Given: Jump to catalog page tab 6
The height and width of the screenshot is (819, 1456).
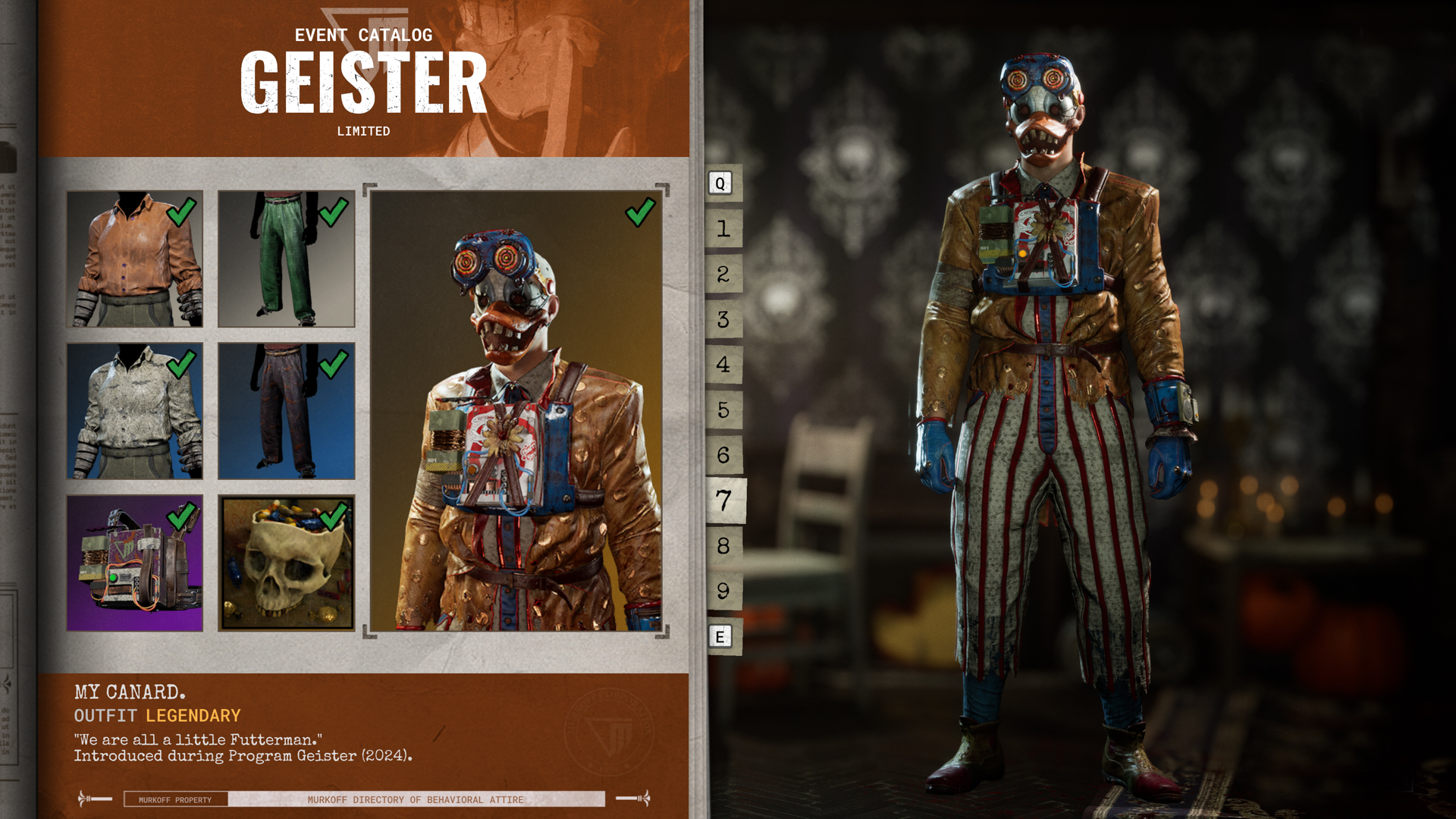Looking at the screenshot, I should point(723,455).
